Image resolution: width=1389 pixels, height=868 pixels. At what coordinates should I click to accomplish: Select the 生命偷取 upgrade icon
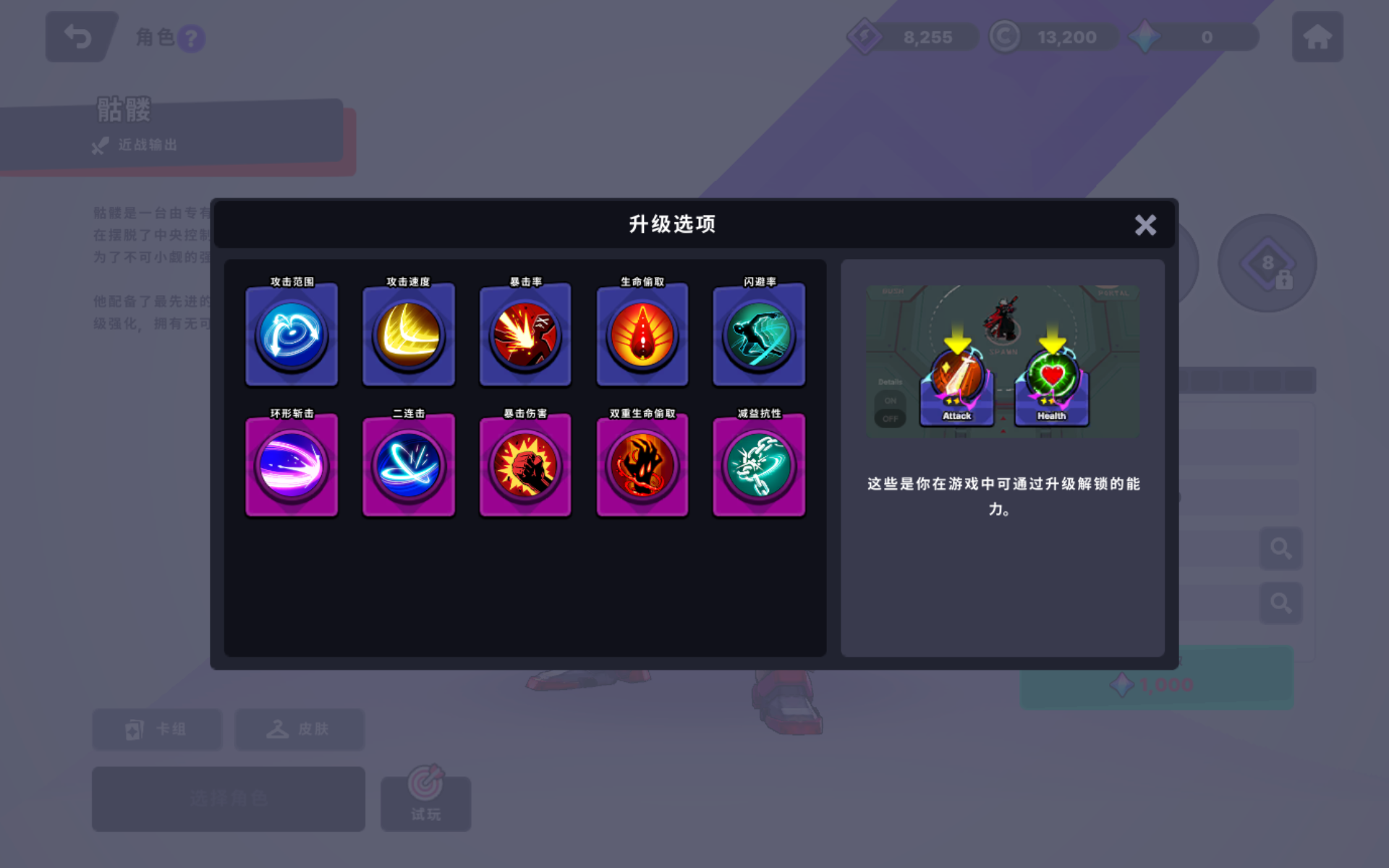642,334
